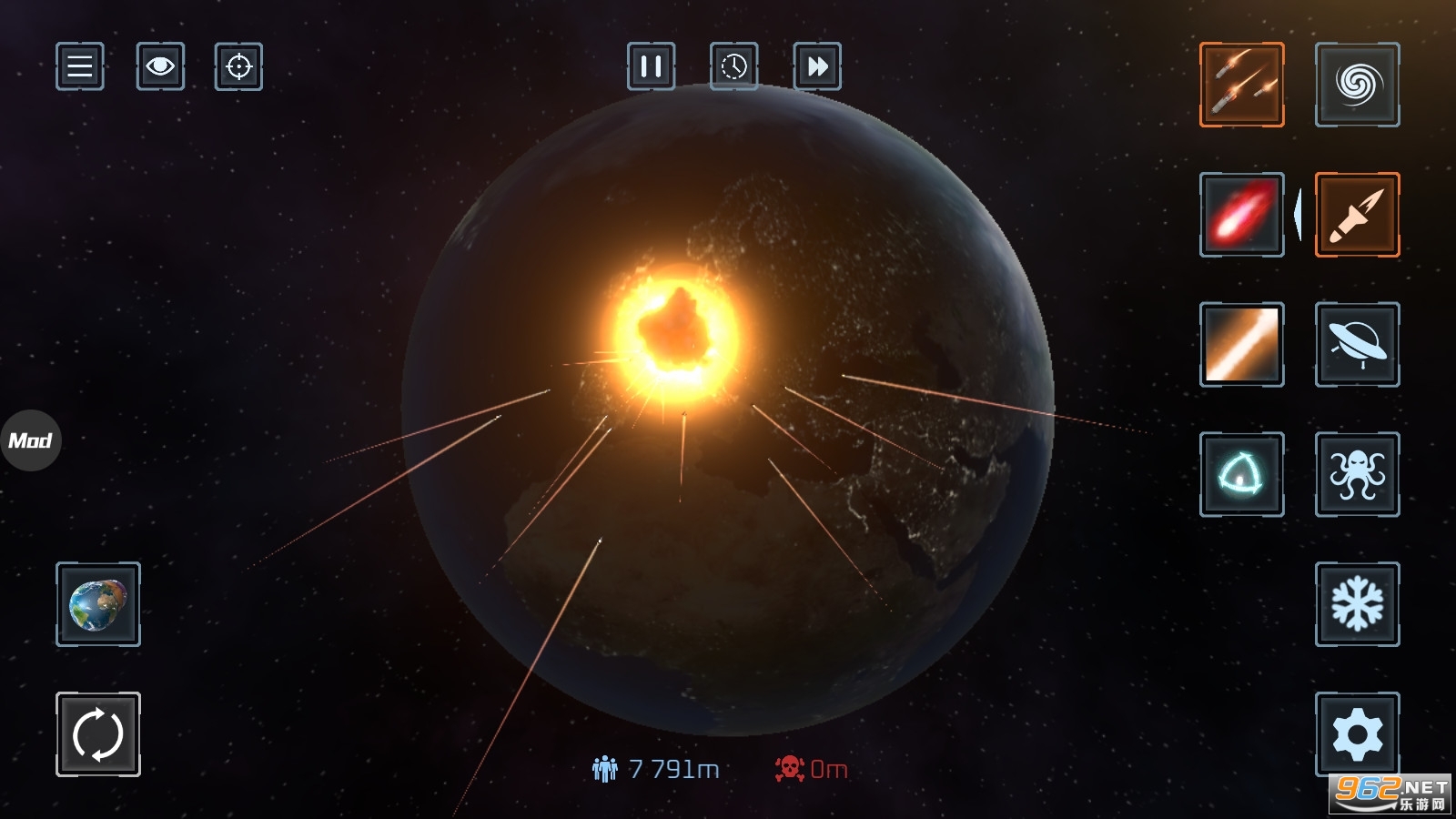Activate the laser beam weapon
This screenshot has height=819, width=1456.
(1241, 345)
